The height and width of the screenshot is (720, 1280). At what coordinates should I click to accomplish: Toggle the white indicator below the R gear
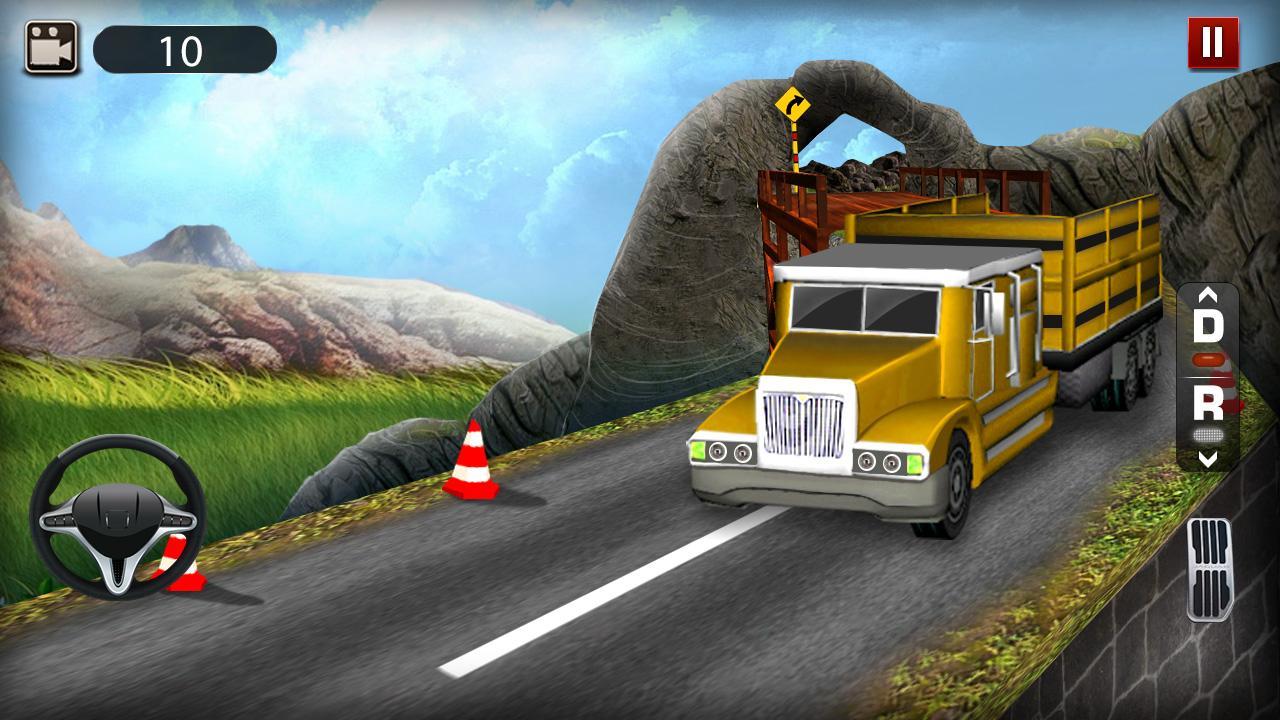click(1208, 436)
